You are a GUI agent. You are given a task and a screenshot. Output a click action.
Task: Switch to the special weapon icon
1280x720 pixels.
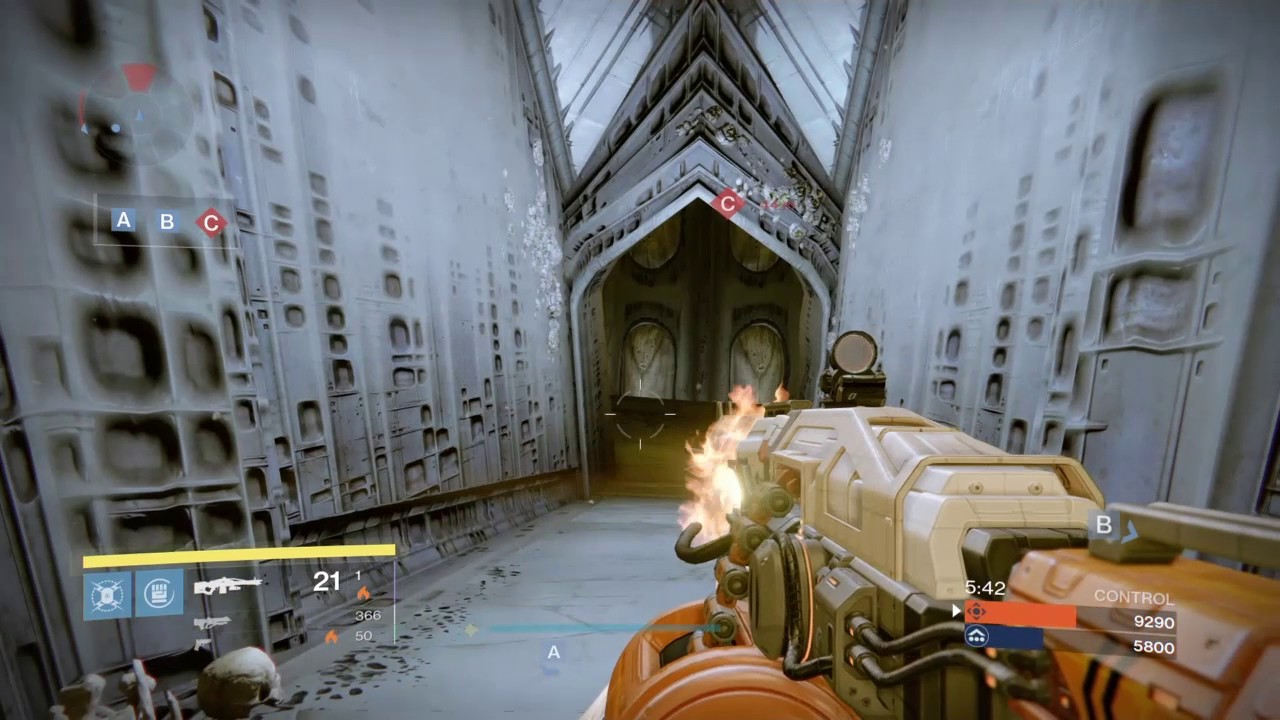pyautogui.click(x=212, y=622)
